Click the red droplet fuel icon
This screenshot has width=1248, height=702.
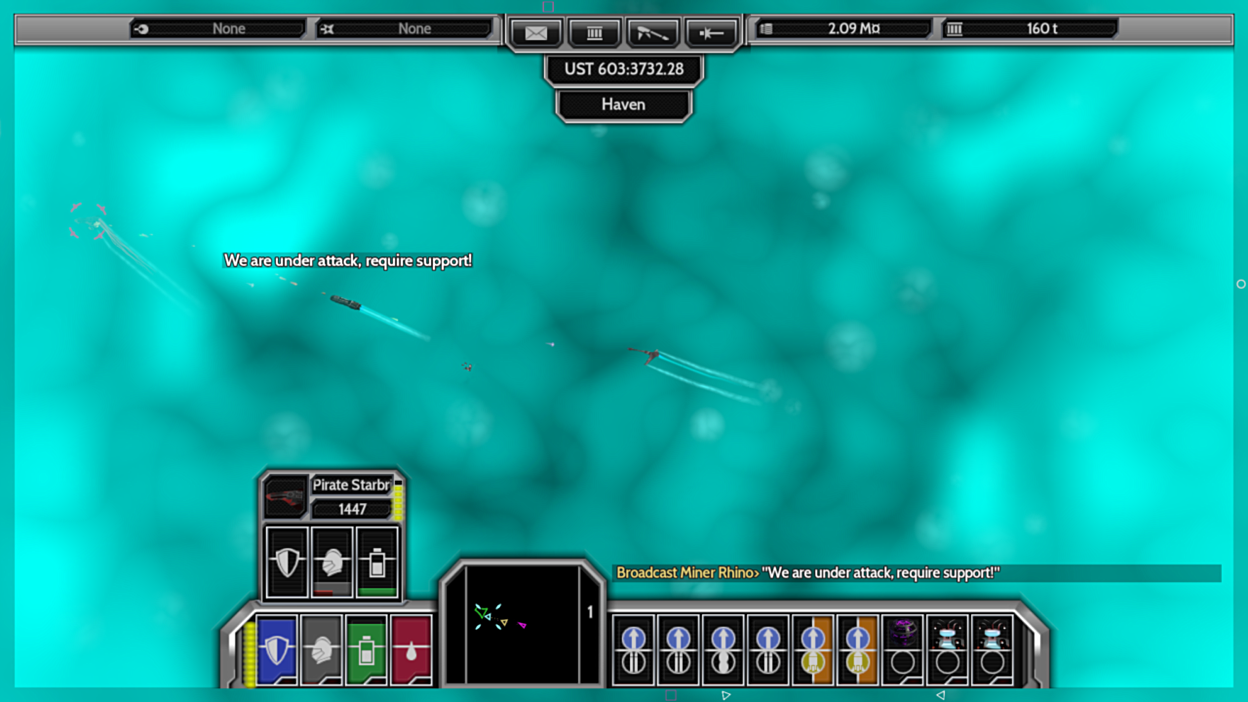411,650
